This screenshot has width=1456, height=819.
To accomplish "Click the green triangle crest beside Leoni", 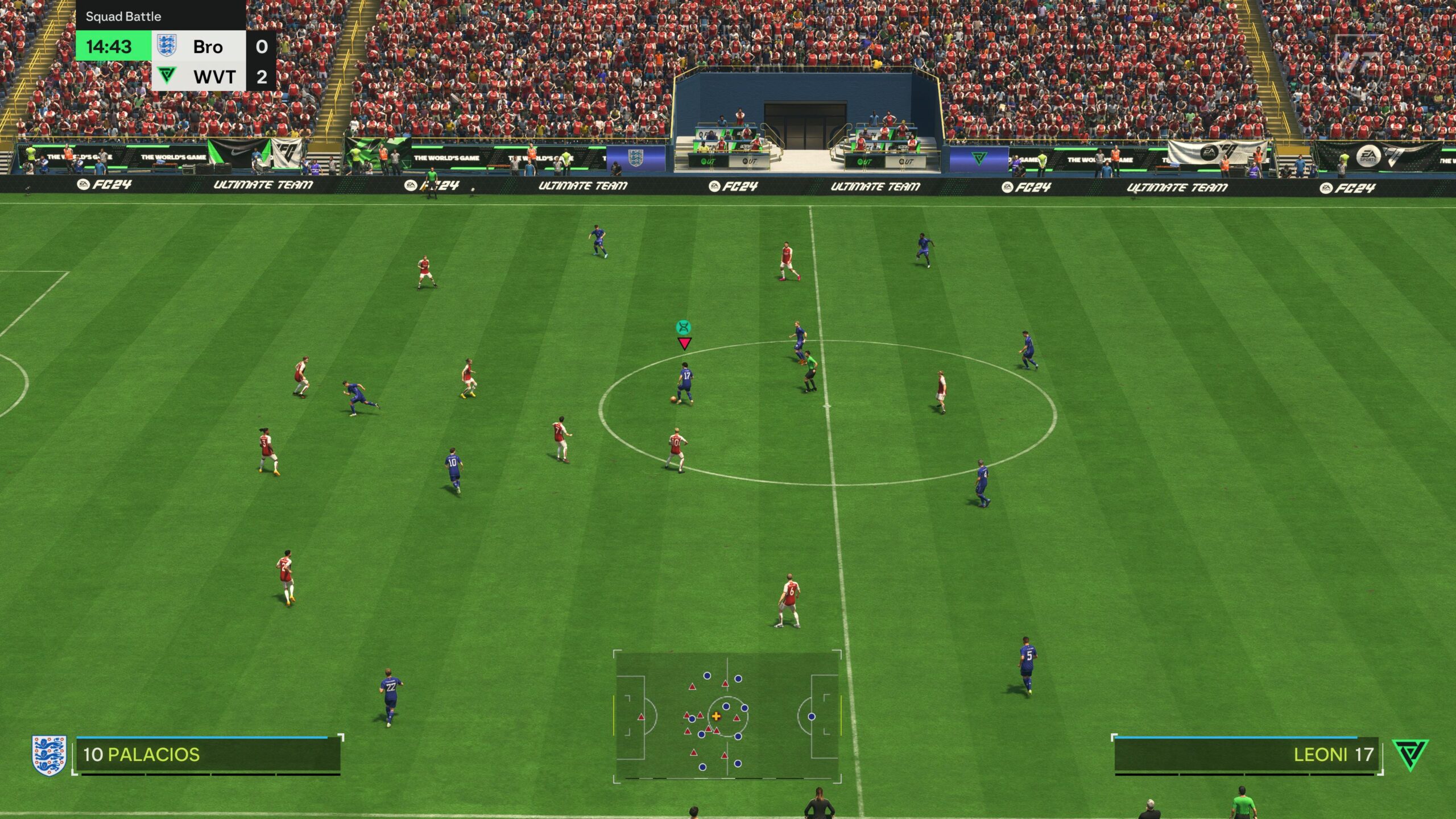I will pos(1410,754).
